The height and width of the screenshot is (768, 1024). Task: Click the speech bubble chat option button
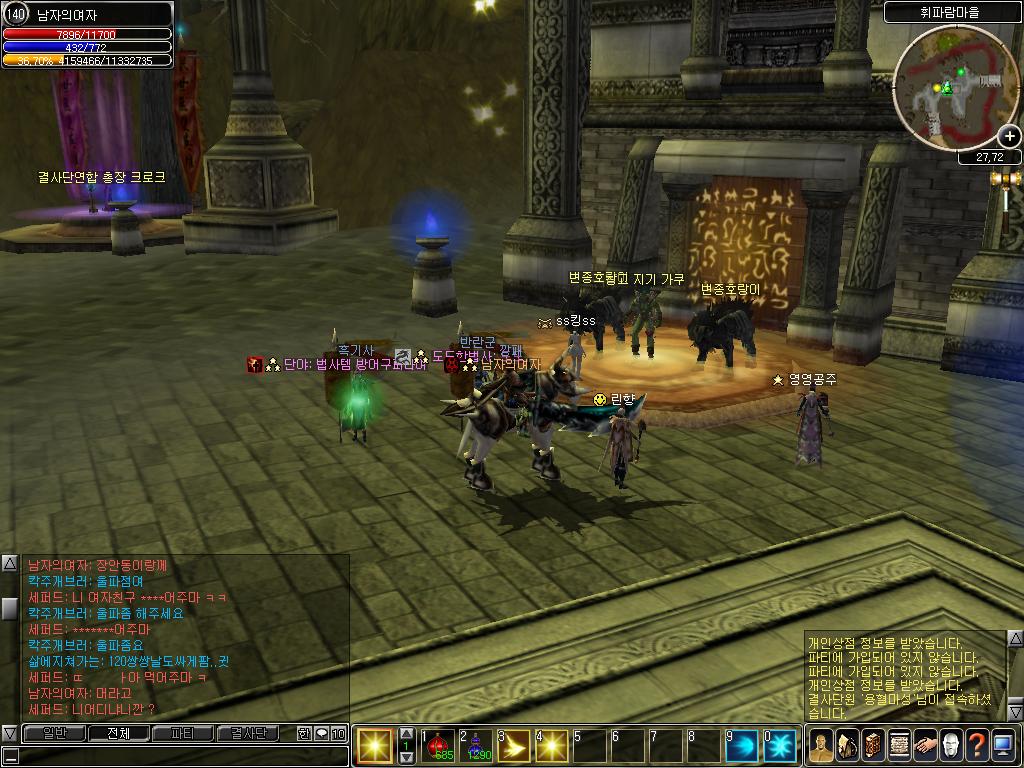pos(321,733)
